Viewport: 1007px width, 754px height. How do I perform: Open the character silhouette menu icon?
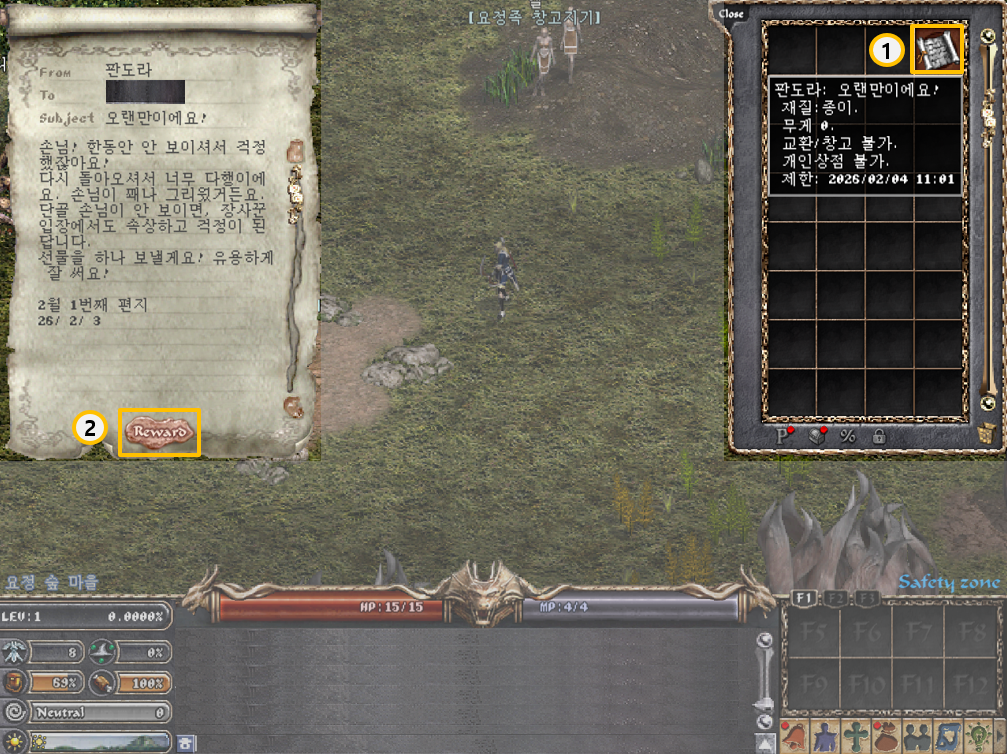tap(824, 738)
